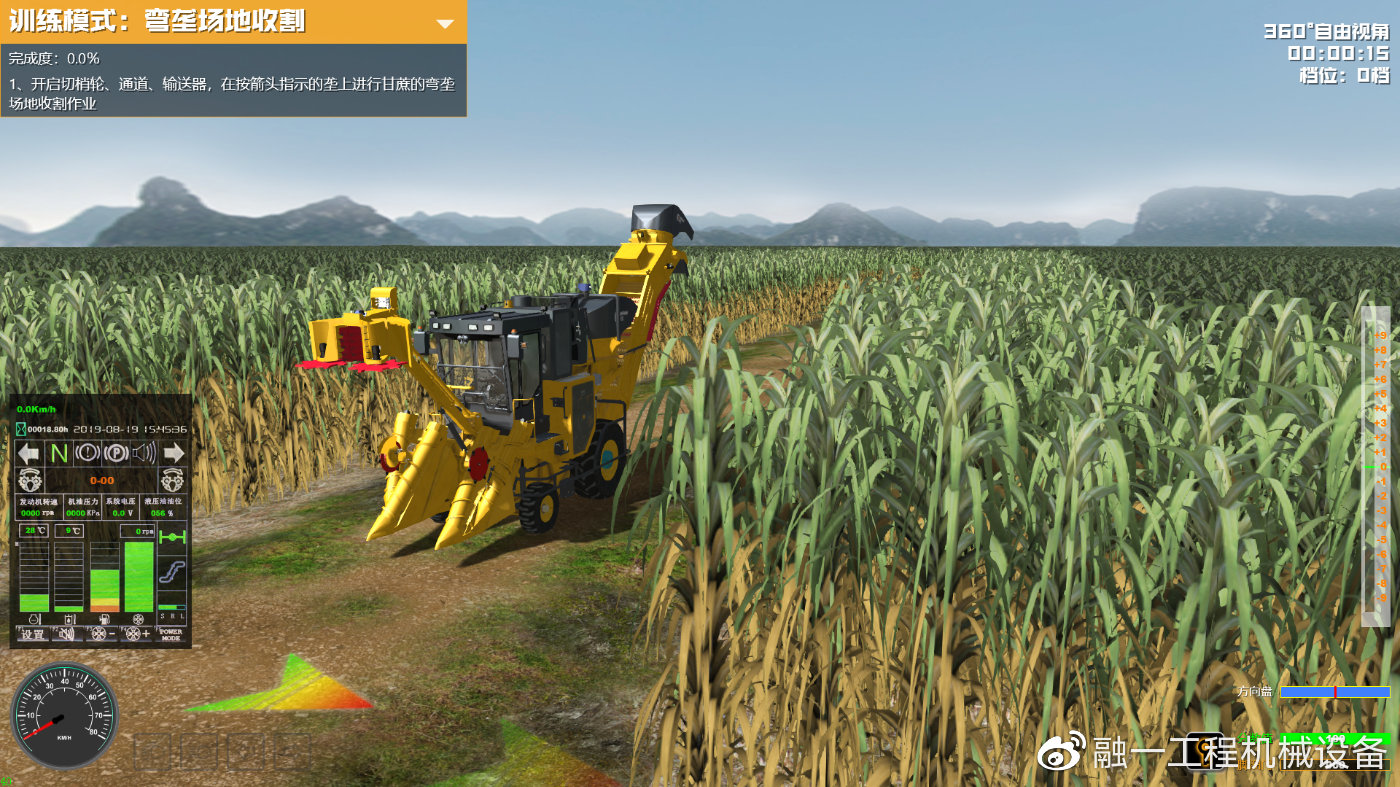Toggle the left cutter wheel icon
The image size is (1400, 787).
coord(29,480)
